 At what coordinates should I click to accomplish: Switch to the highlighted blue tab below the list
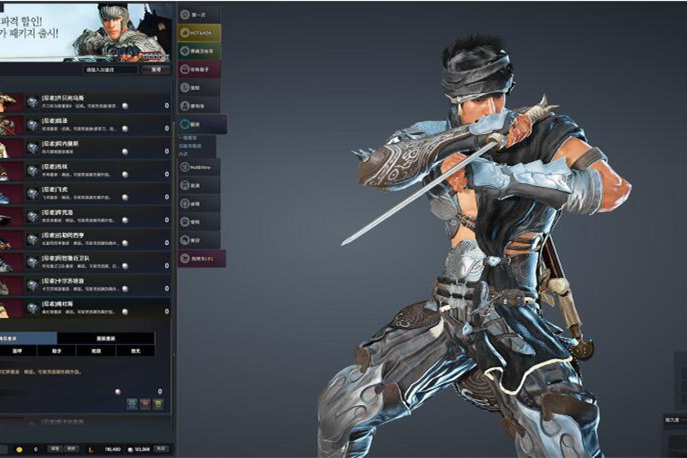(x=28, y=339)
